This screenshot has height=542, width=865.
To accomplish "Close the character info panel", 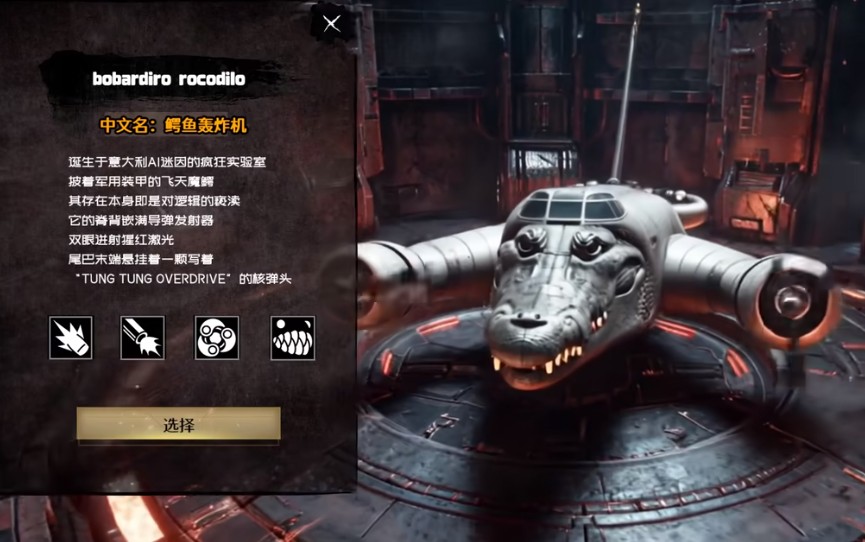I will point(332,24).
